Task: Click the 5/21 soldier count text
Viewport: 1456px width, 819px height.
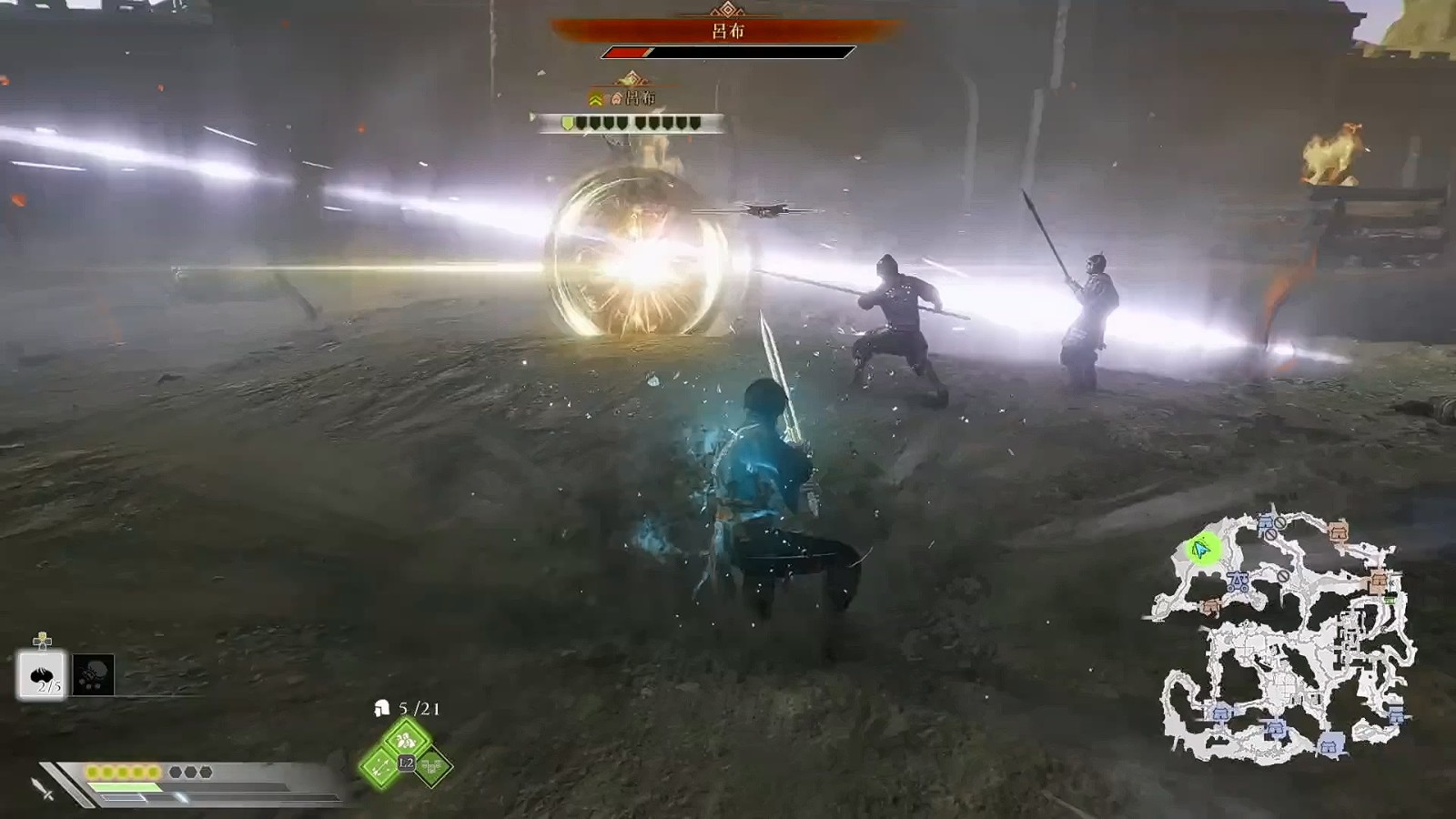Action: [x=418, y=707]
